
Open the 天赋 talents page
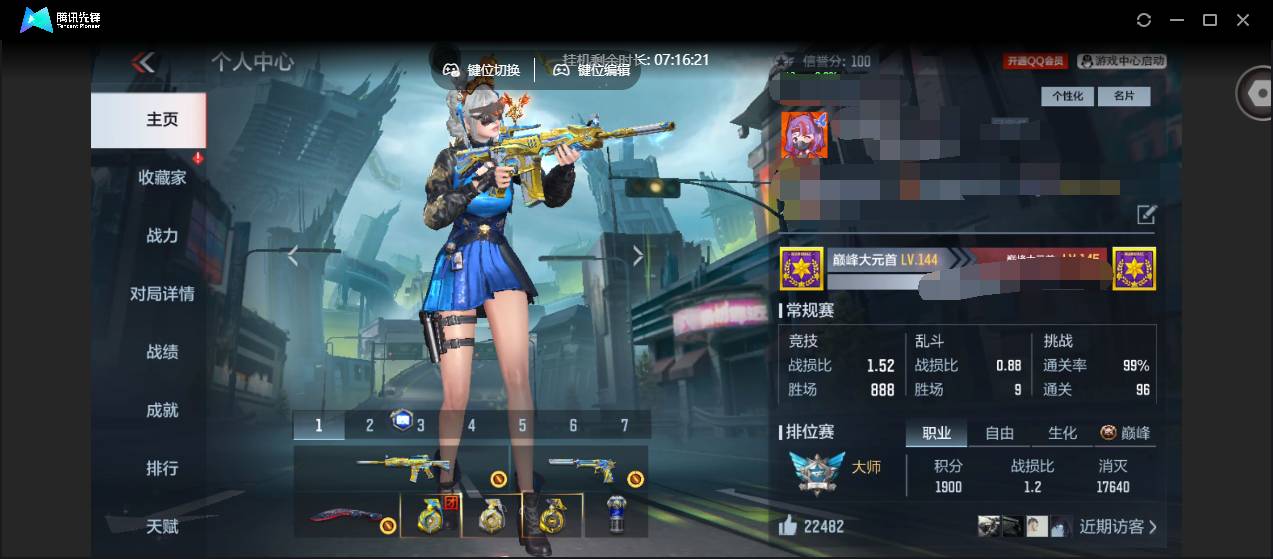click(x=162, y=525)
